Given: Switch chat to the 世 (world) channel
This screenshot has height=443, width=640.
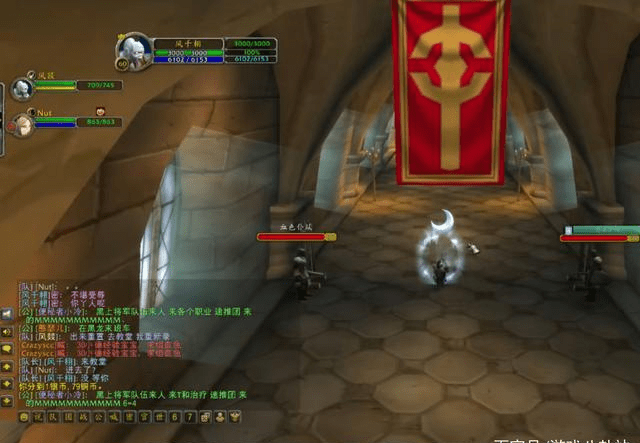Looking at the screenshot, I should point(159,416).
